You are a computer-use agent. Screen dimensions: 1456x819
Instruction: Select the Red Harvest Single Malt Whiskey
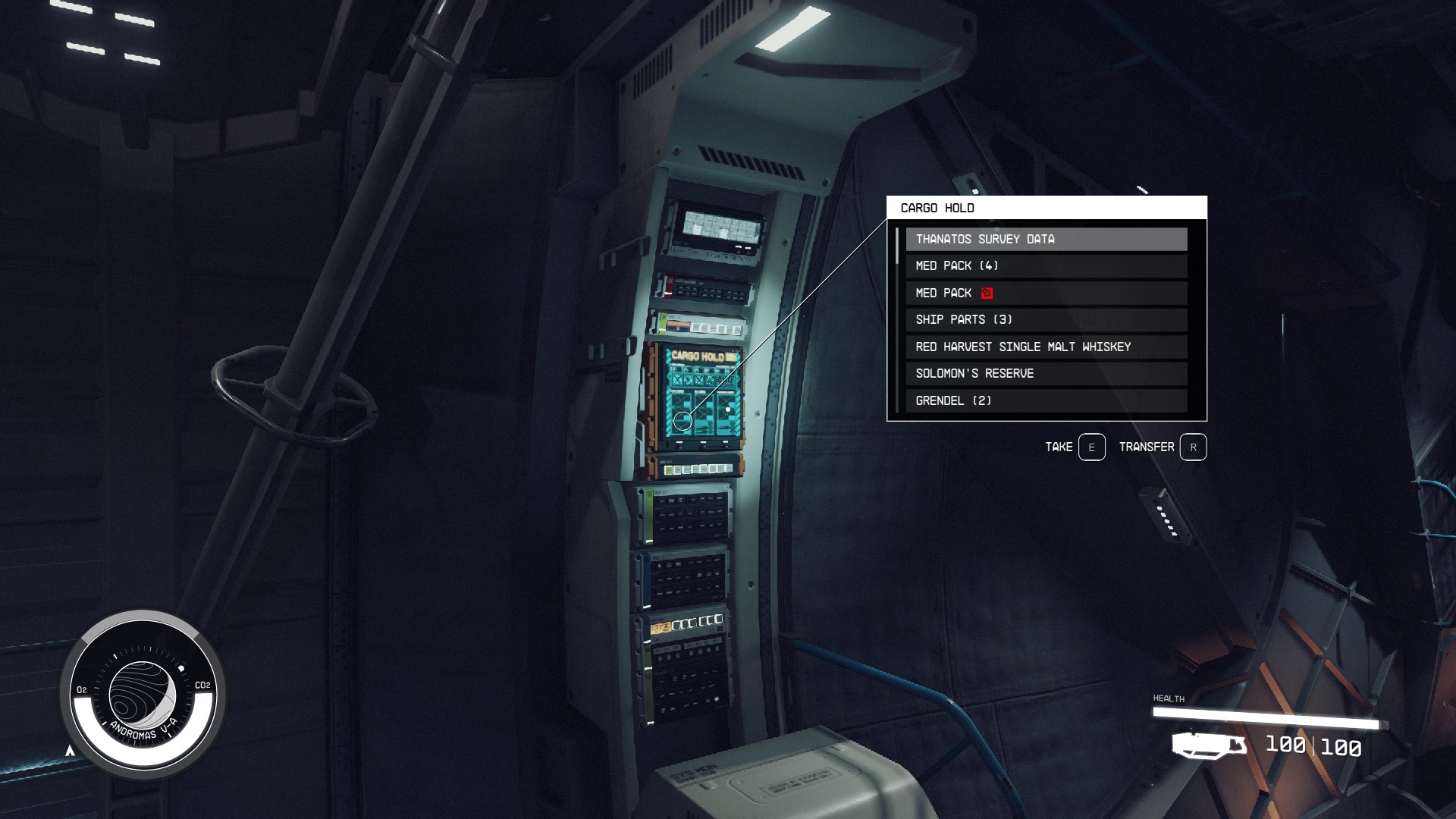(1046, 347)
